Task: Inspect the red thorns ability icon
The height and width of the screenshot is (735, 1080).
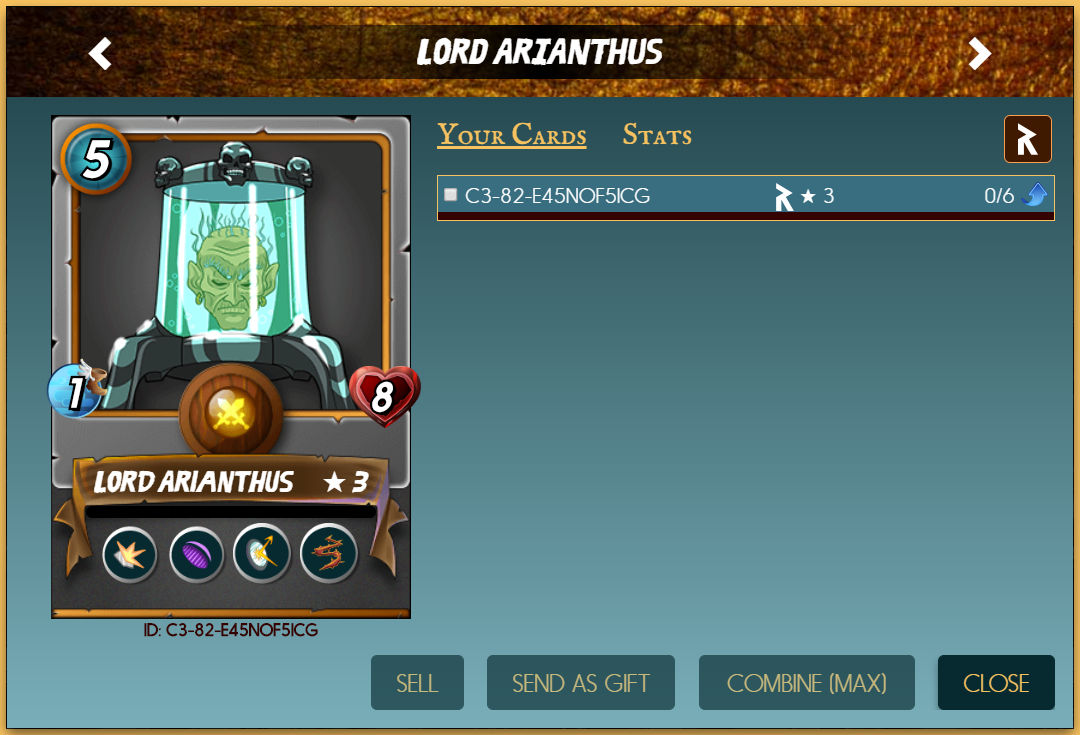Action: coord(329,554)
